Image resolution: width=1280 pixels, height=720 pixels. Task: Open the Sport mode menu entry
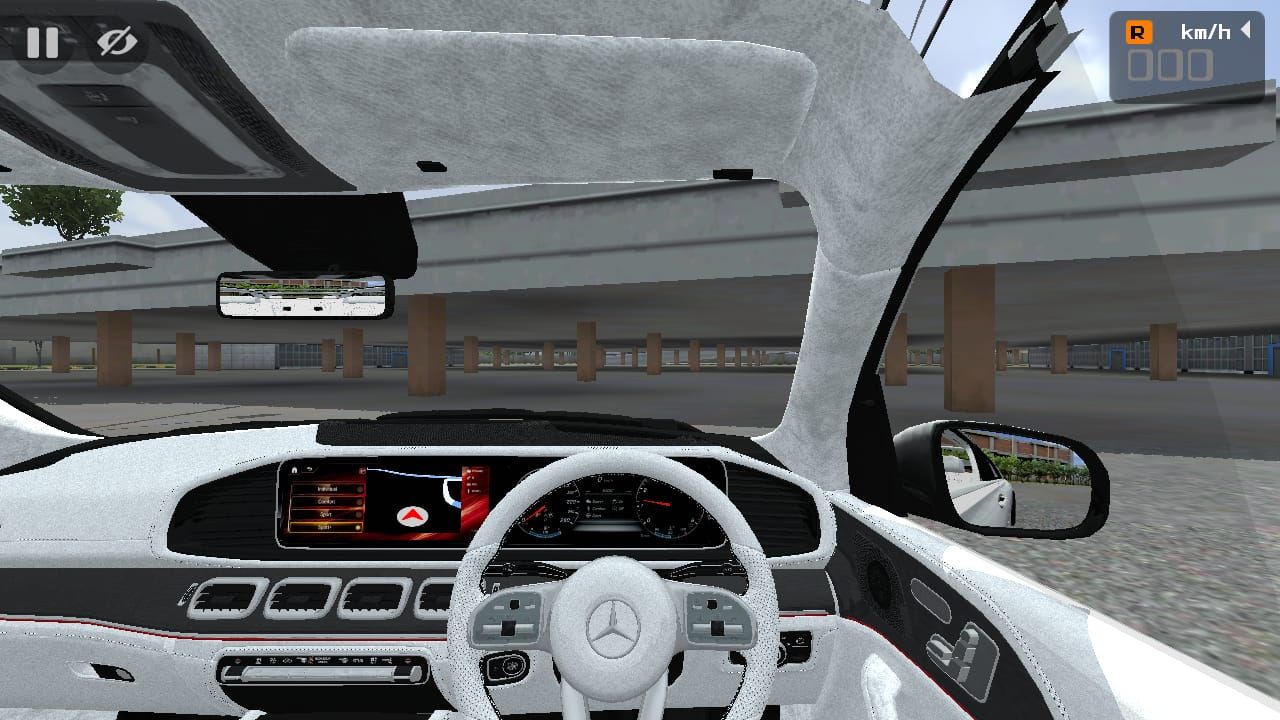click(326, 514)
